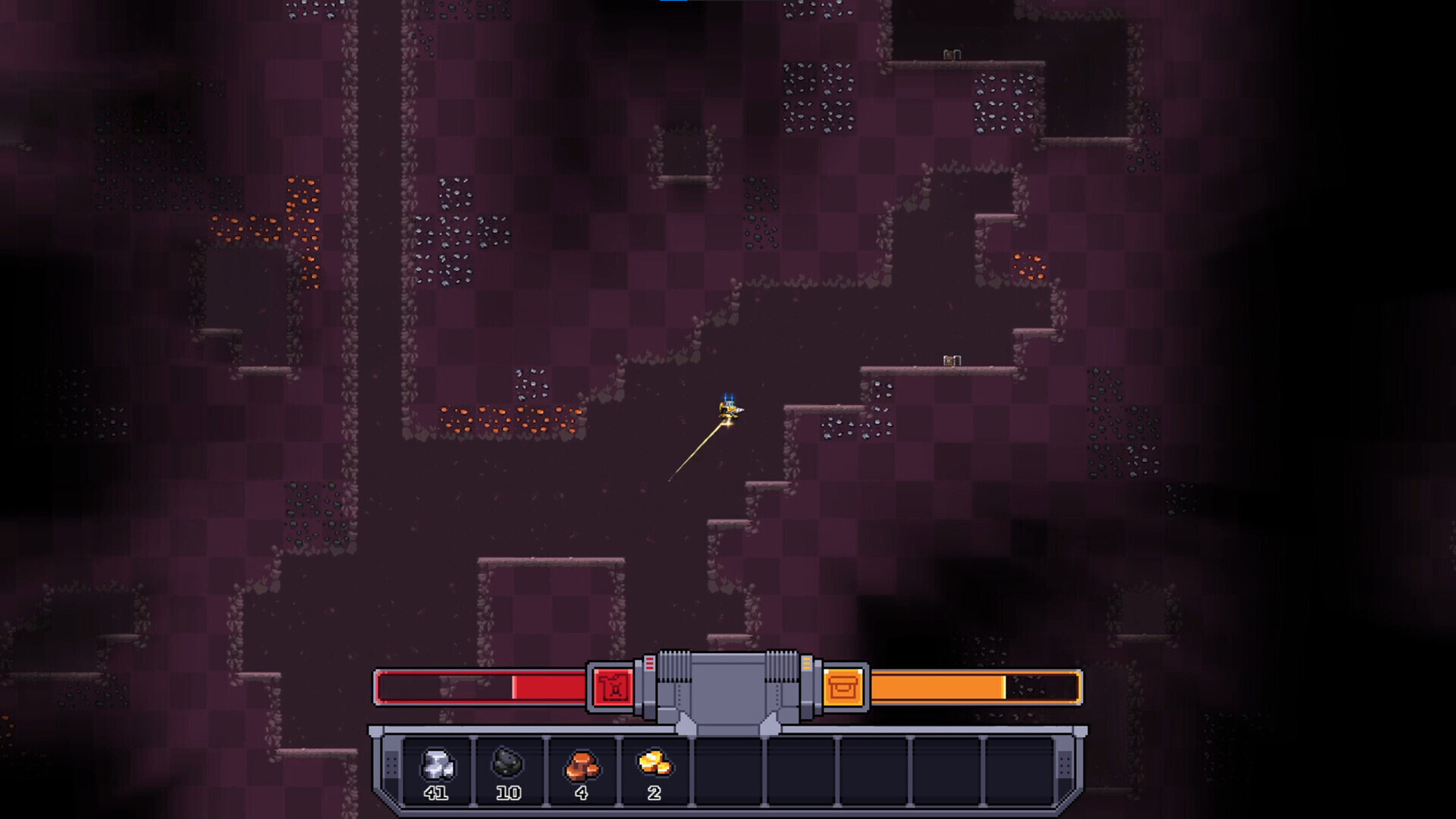
Task: Click the blue progress strip at the top edge
Action: coord(674,2)
